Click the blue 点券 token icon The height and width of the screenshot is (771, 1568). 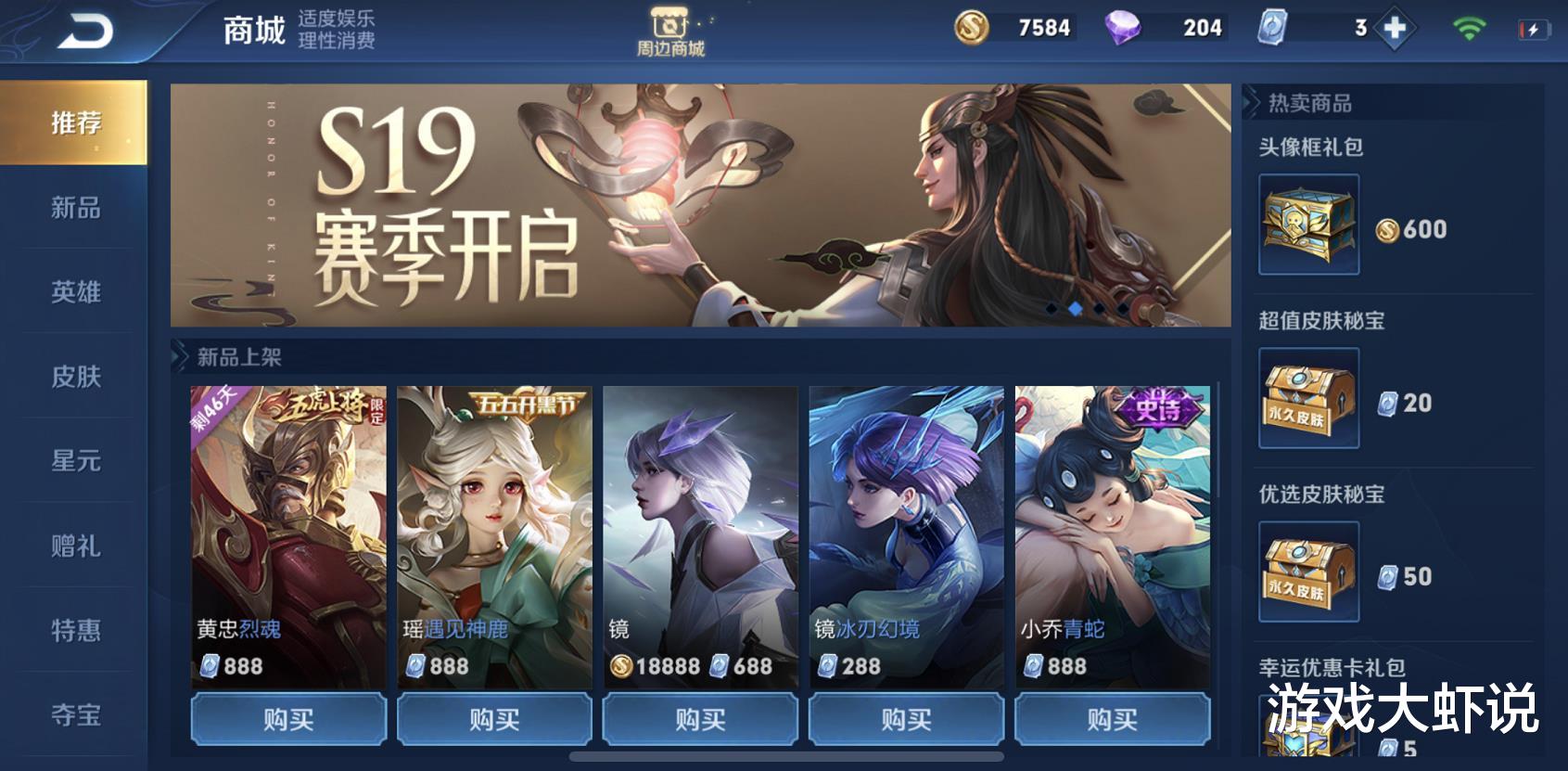click(1272, 28)
